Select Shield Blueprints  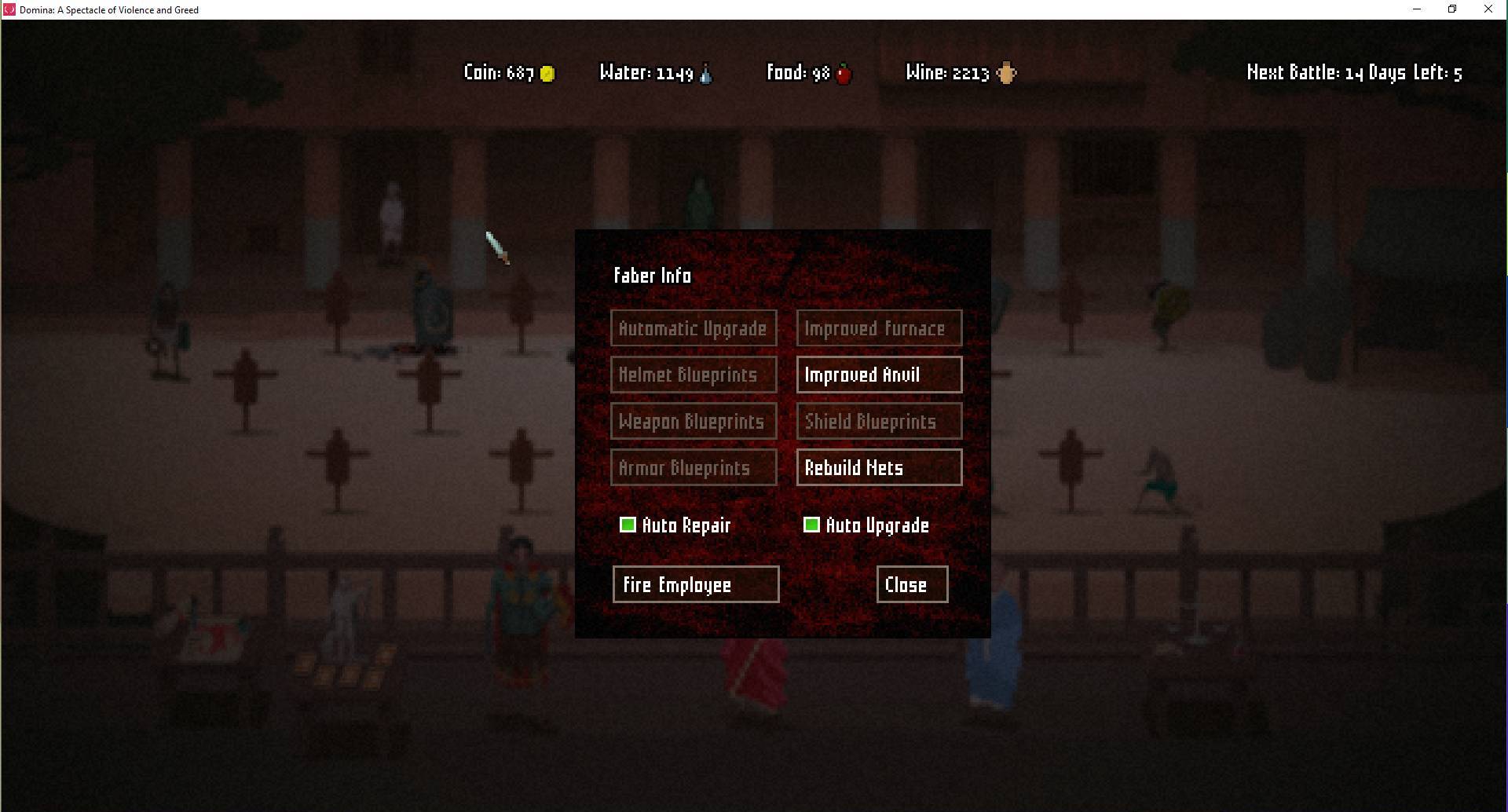coord(878,421)
